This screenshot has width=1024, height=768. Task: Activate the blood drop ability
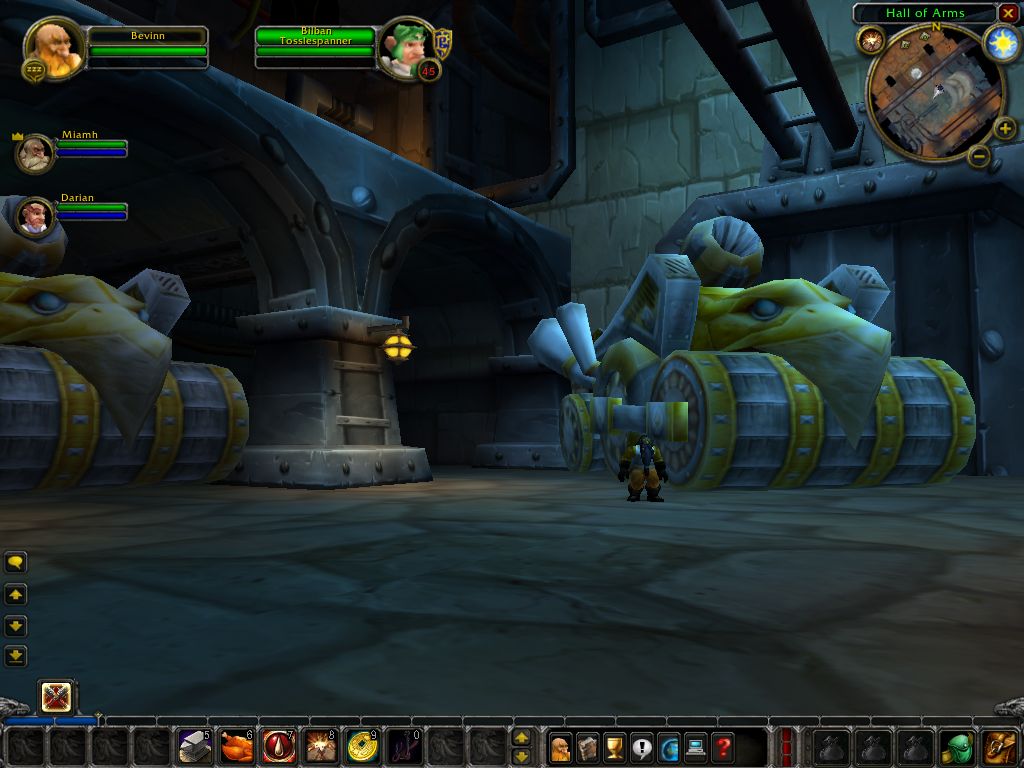point(279,746)
